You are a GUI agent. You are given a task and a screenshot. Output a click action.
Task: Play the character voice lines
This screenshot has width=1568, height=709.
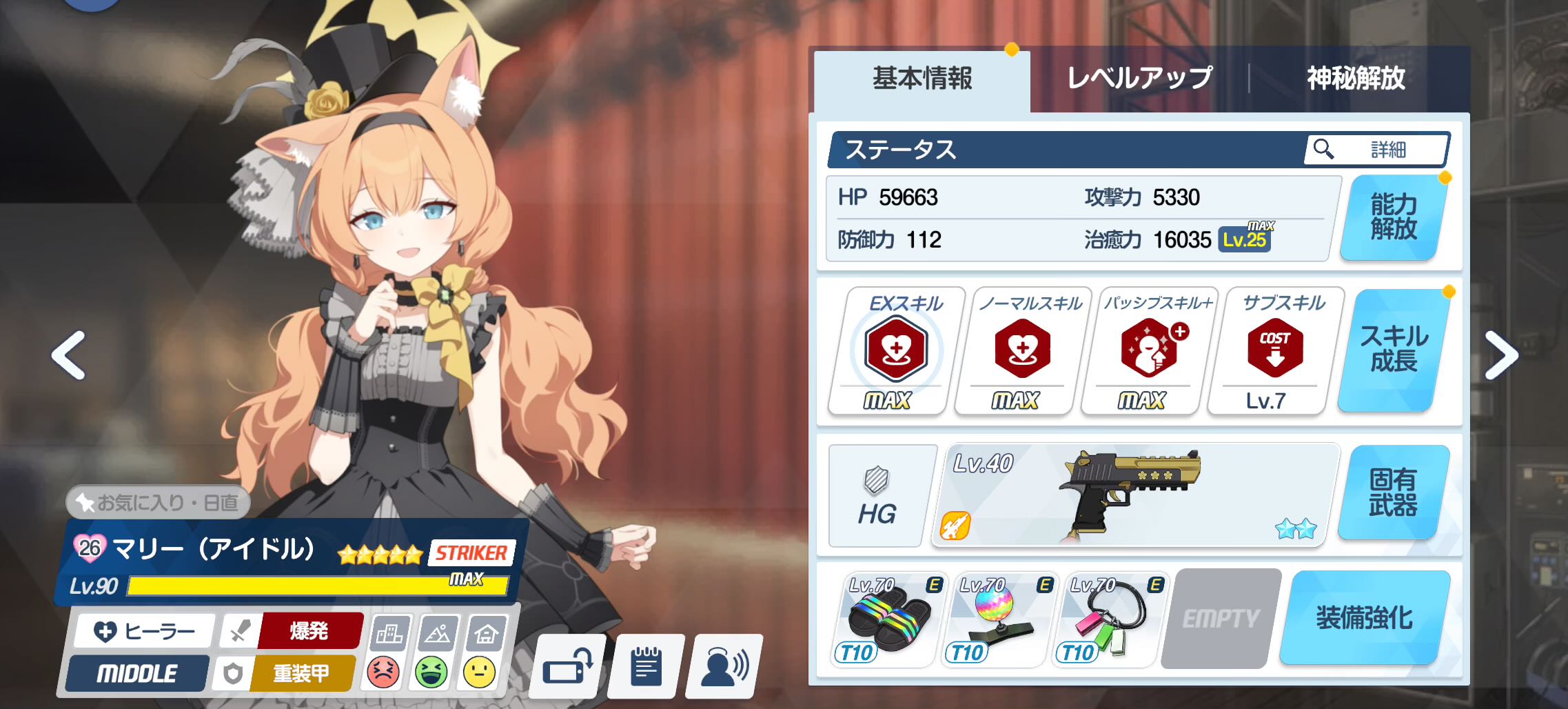click(724, 668)
